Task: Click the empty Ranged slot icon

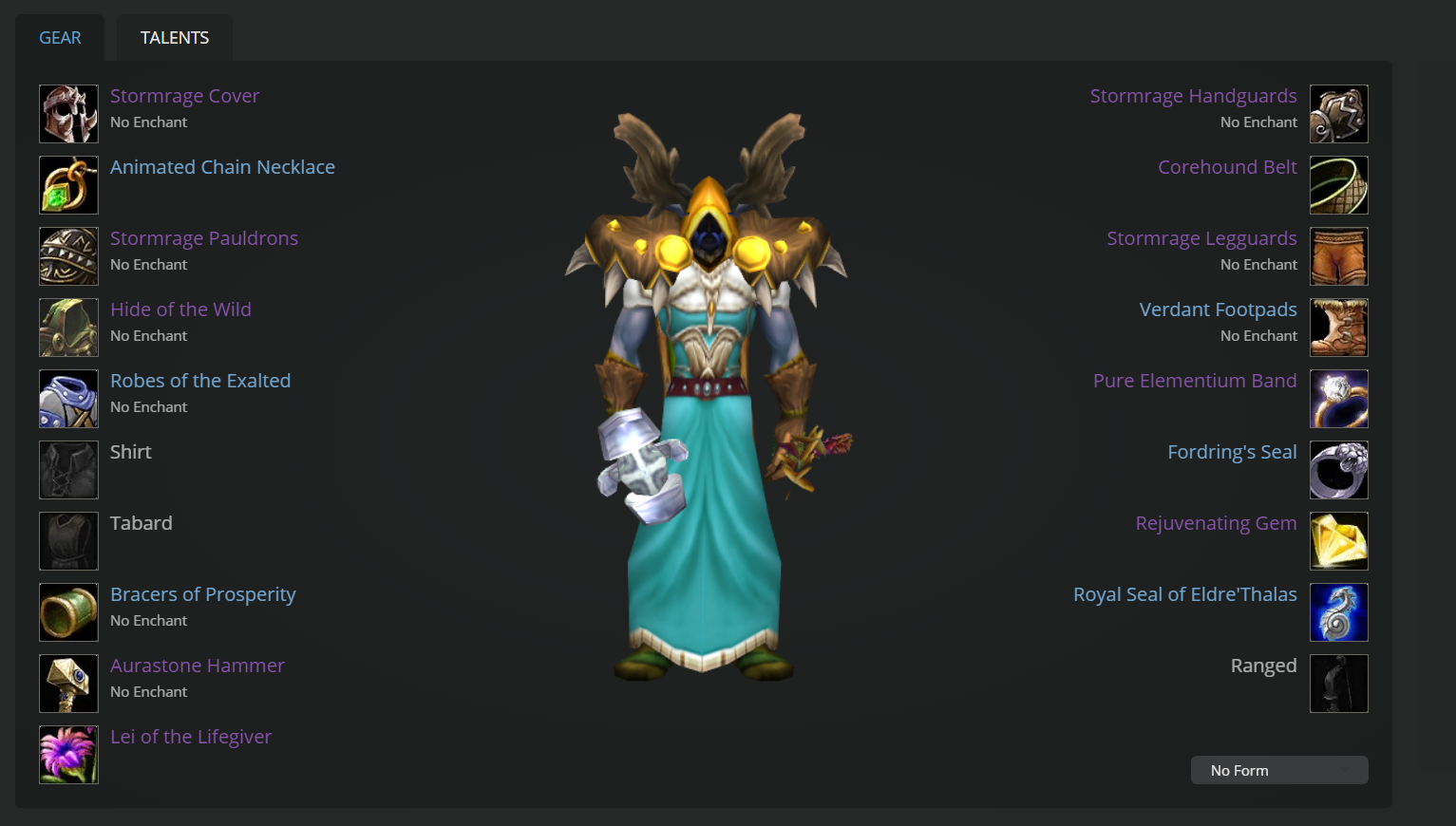Action: point(1339,683)
